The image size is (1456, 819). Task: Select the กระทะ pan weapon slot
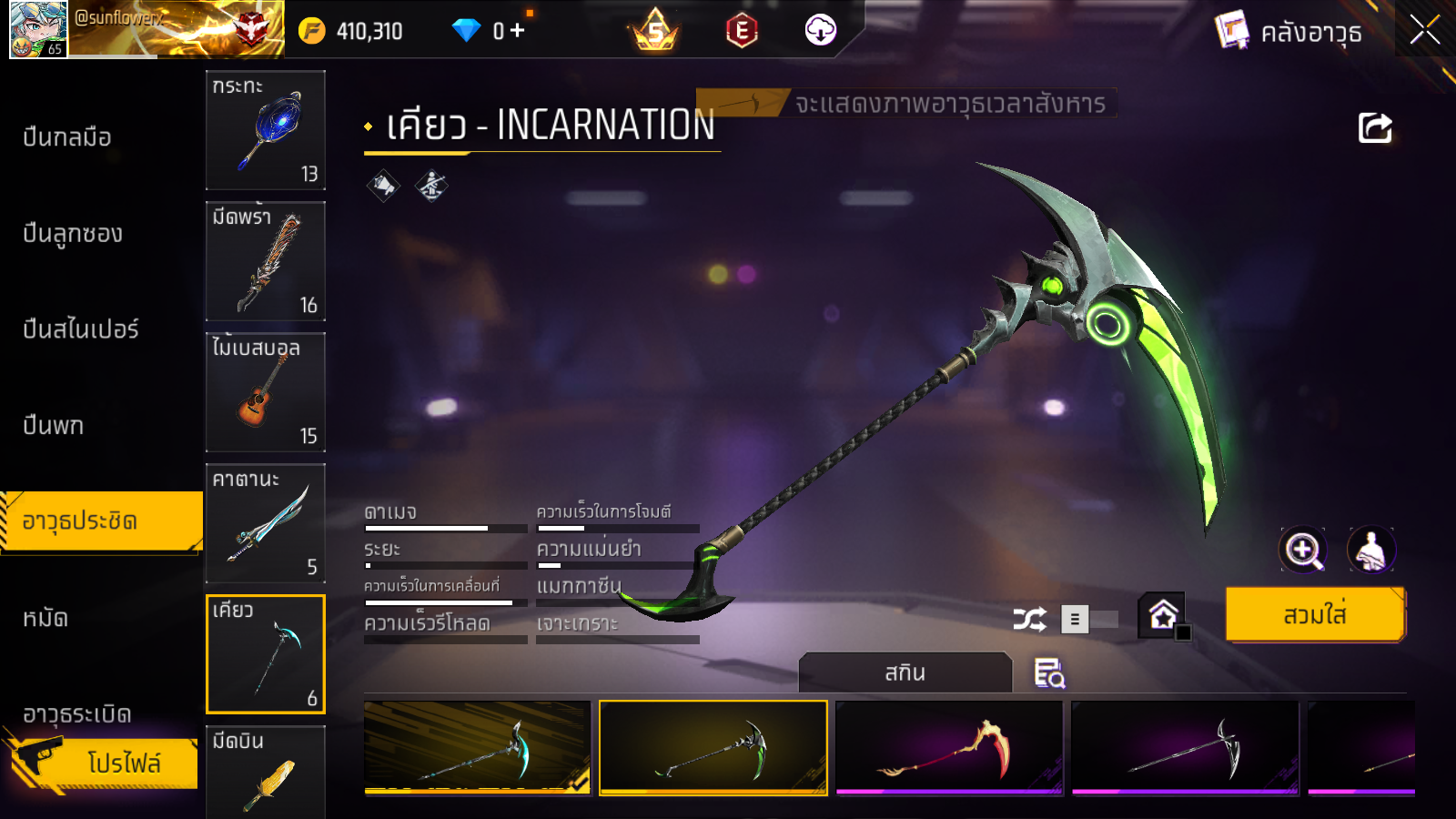click(266, 130)
